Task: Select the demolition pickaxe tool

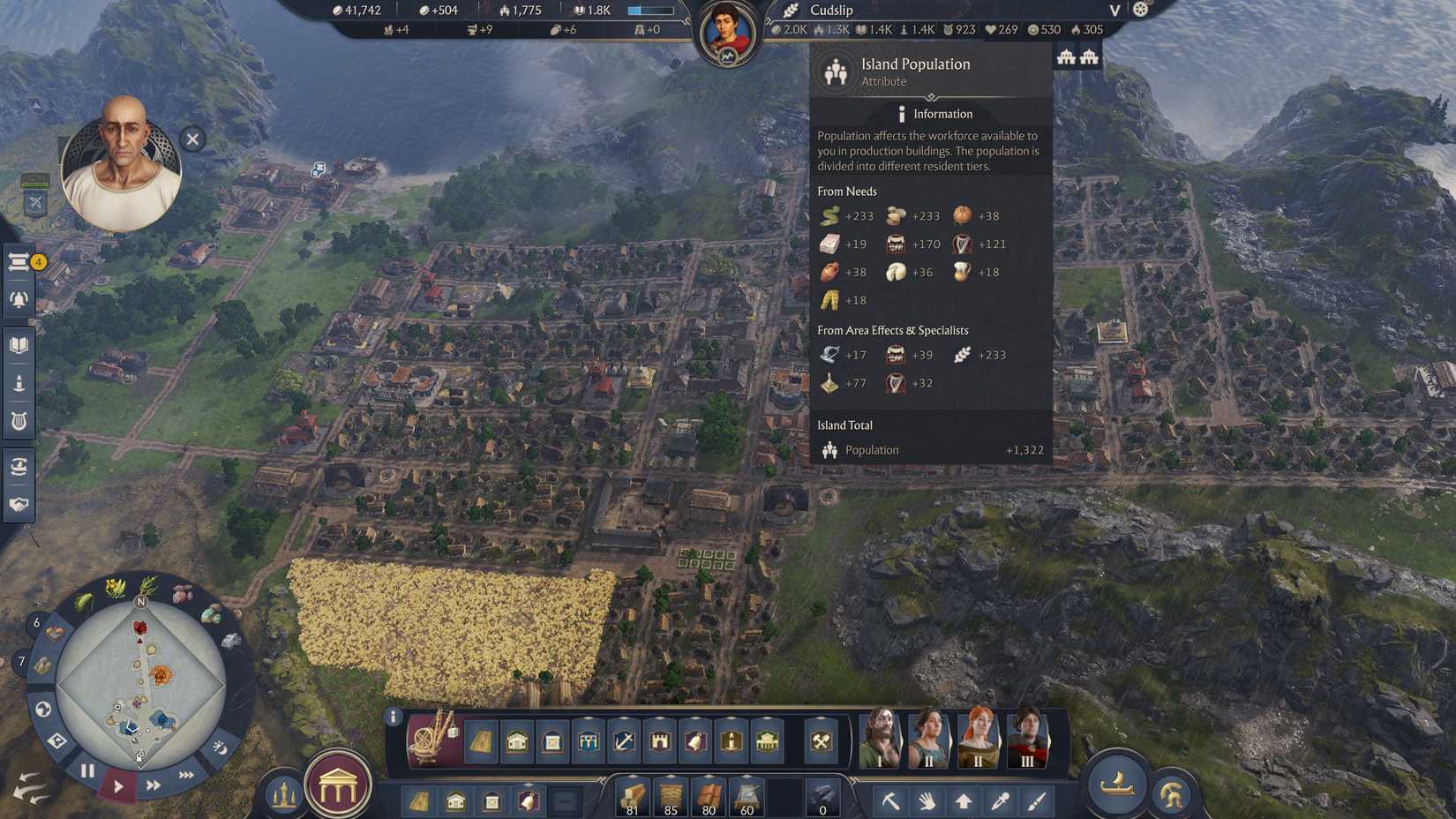Action: point(890,801)
